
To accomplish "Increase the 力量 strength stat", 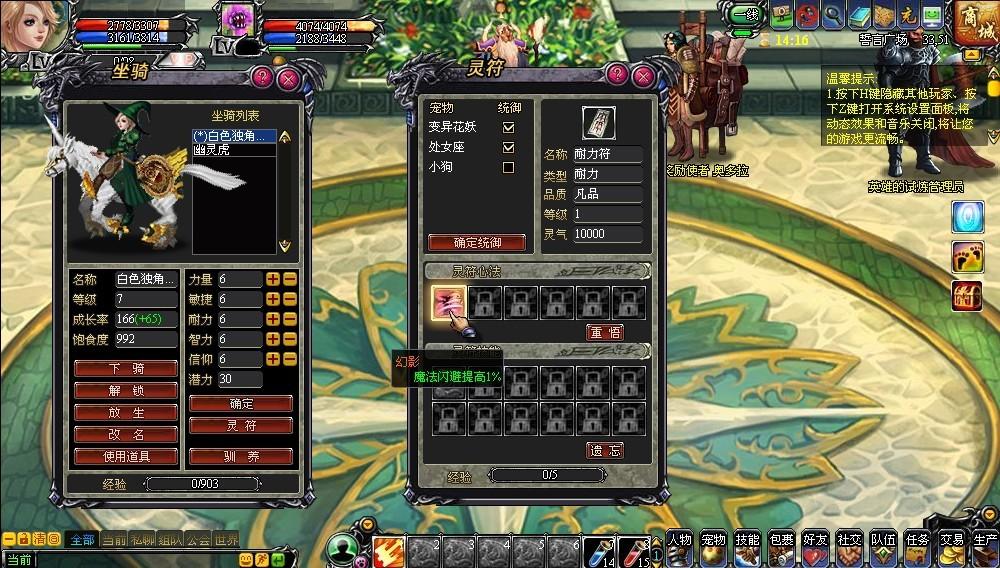I will (272, 279).
